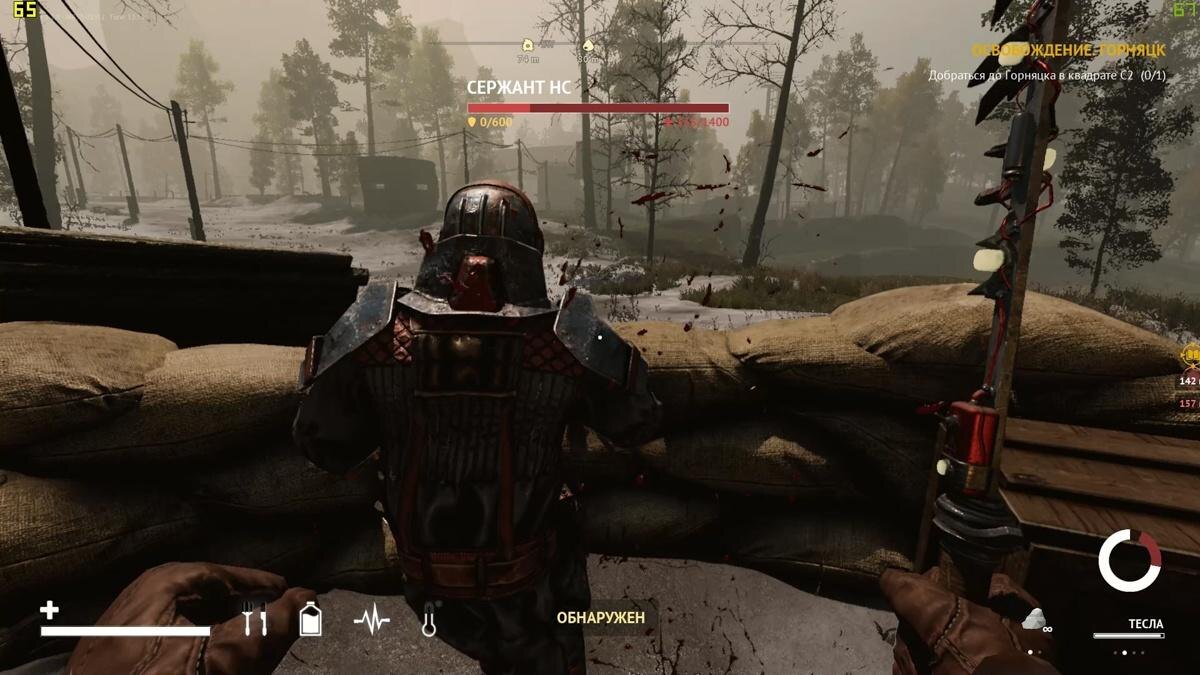
Task: Click the 74 m compass marker
Action: pyautogui.click(x=528, y=45)
